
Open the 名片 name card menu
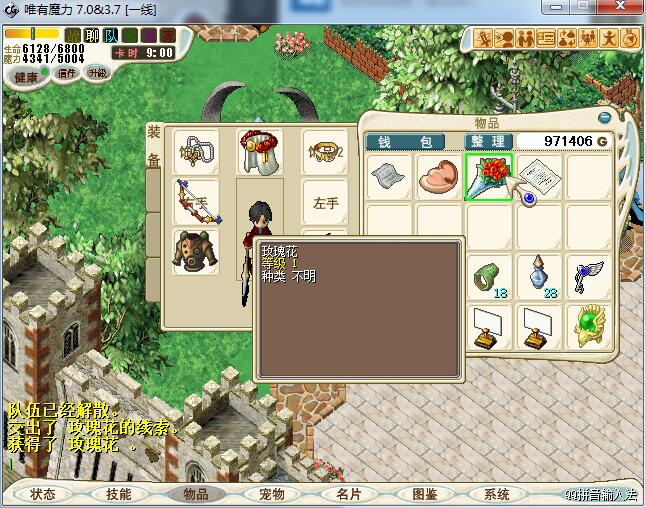349,494
